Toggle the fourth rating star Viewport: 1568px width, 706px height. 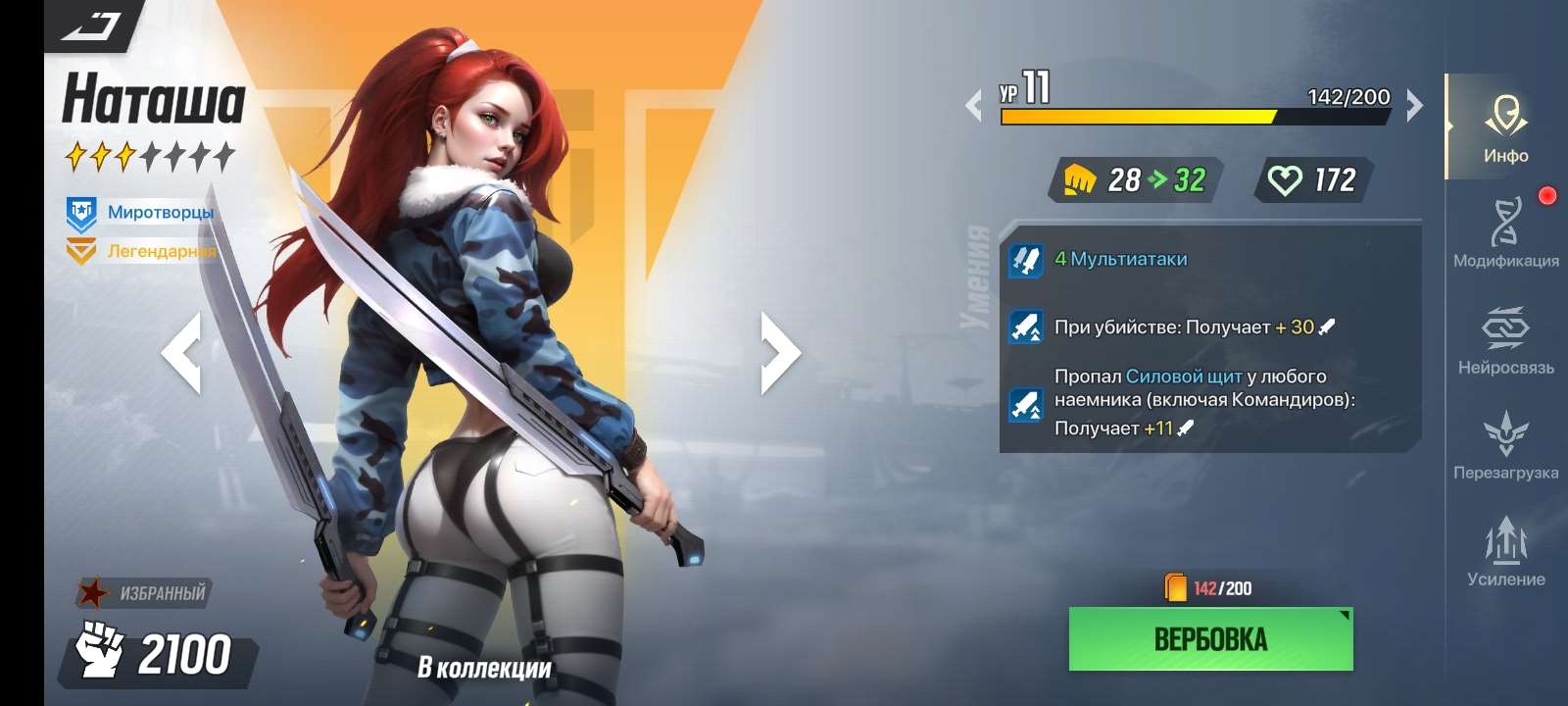coord(151,153)
